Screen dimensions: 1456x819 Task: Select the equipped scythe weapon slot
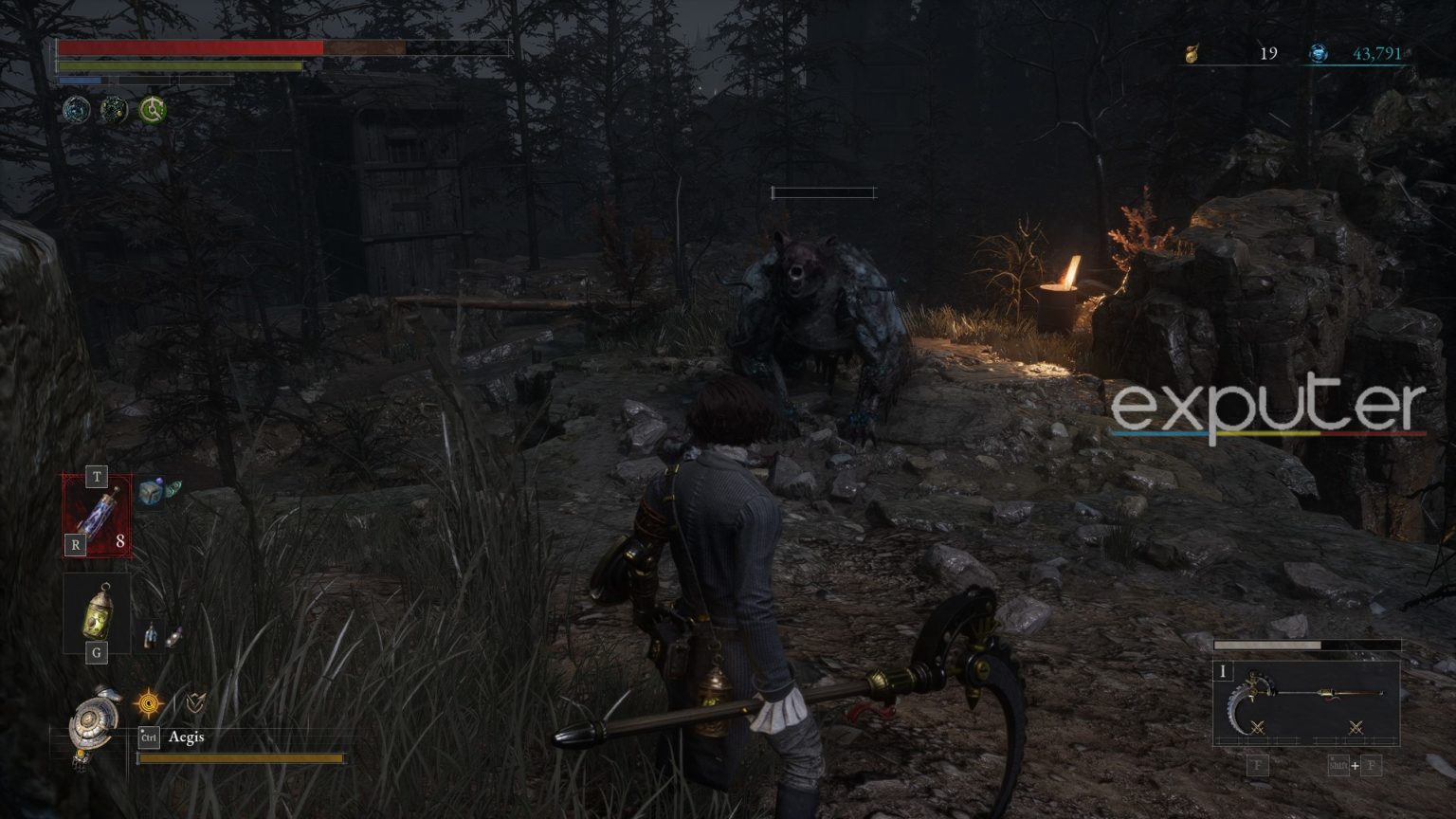coord(1306,703)
